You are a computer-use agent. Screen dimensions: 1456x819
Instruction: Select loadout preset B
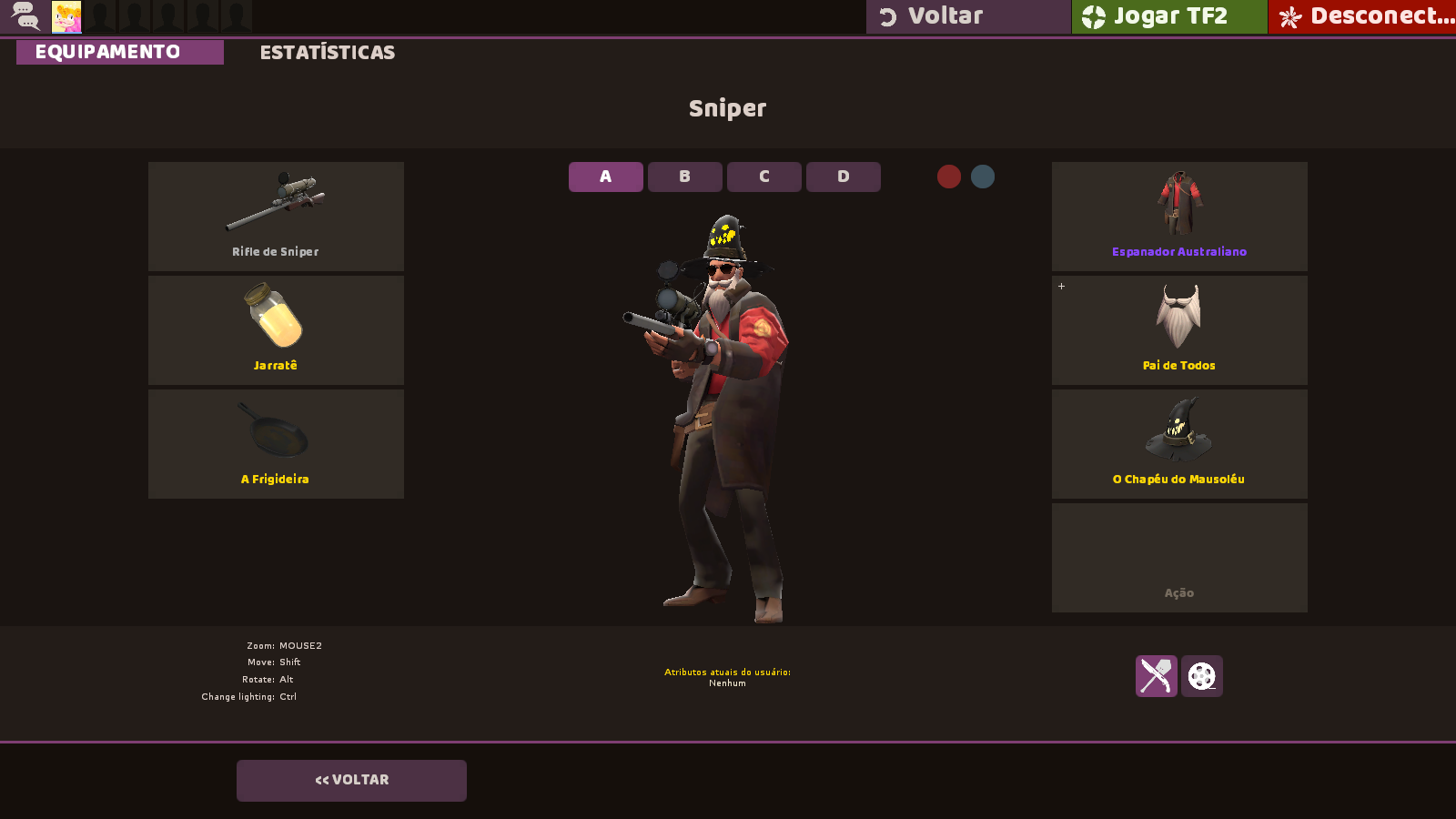click(x=684, y=177)
